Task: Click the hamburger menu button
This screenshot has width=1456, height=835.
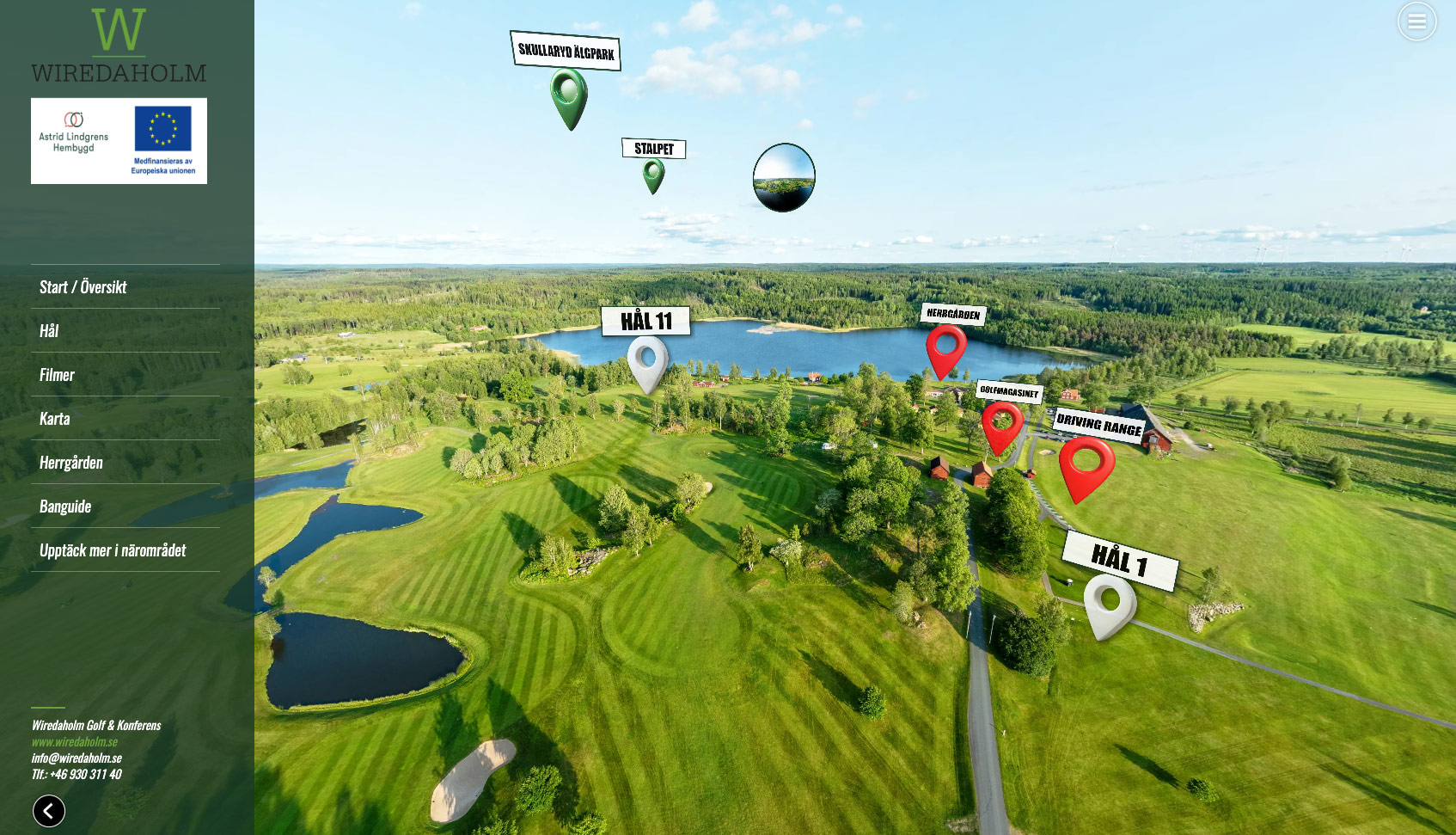Action: coord(1416,21)
